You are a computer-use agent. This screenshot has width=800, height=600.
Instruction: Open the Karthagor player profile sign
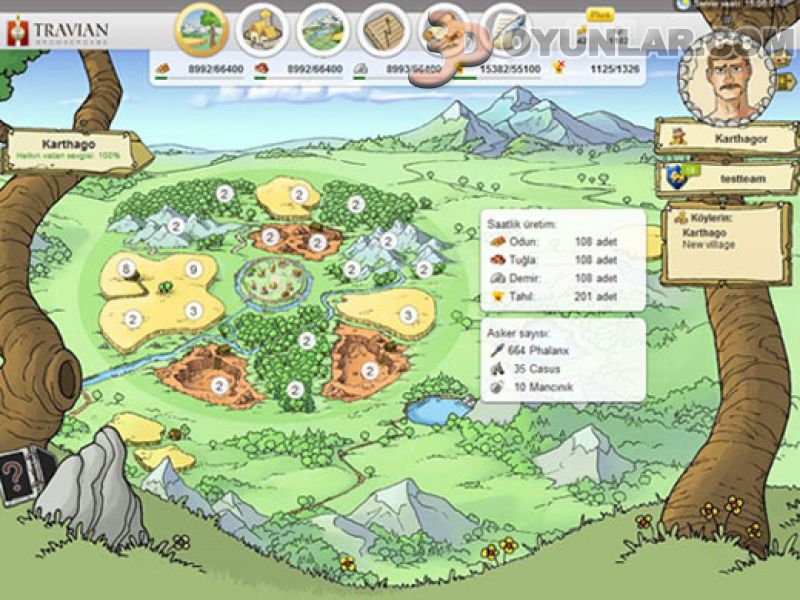coord(713,138)
